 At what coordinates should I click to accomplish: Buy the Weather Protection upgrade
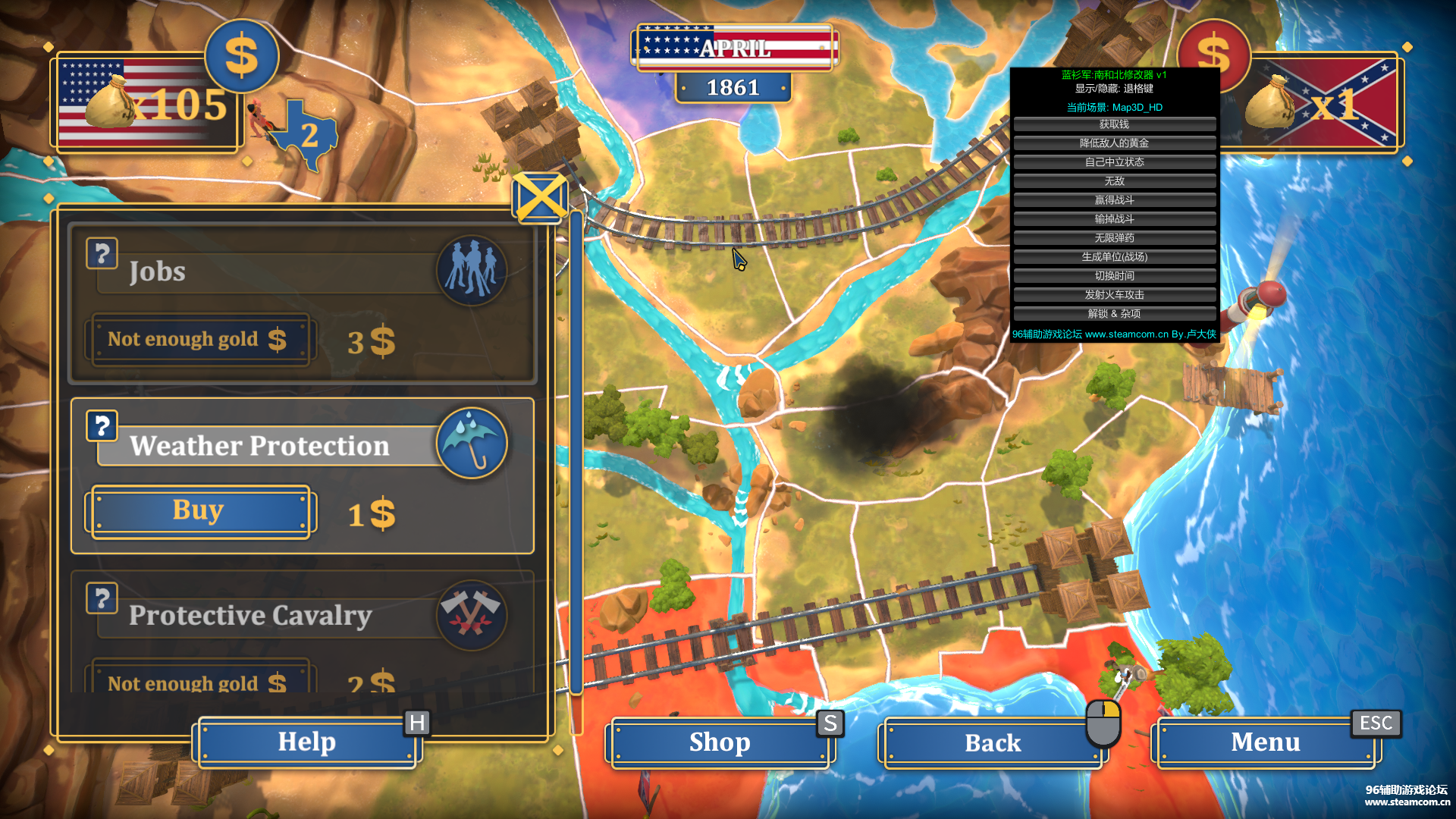tap(199, 511)
